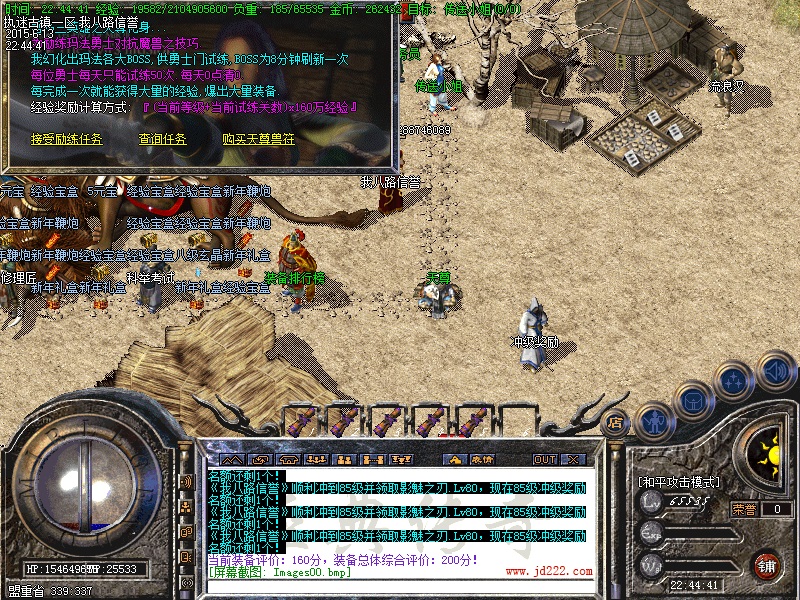The image size is (800, 600).
Task: Open the 店 shop button
Action: pyautogui.click(x=616, y=422)
